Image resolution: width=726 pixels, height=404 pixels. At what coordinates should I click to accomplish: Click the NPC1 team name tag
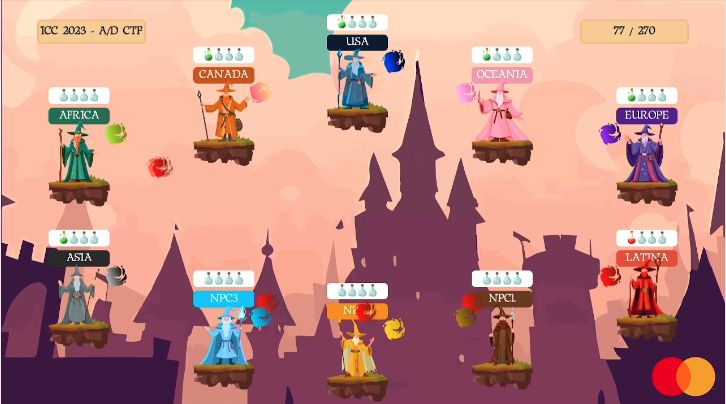tap(502, 298)
